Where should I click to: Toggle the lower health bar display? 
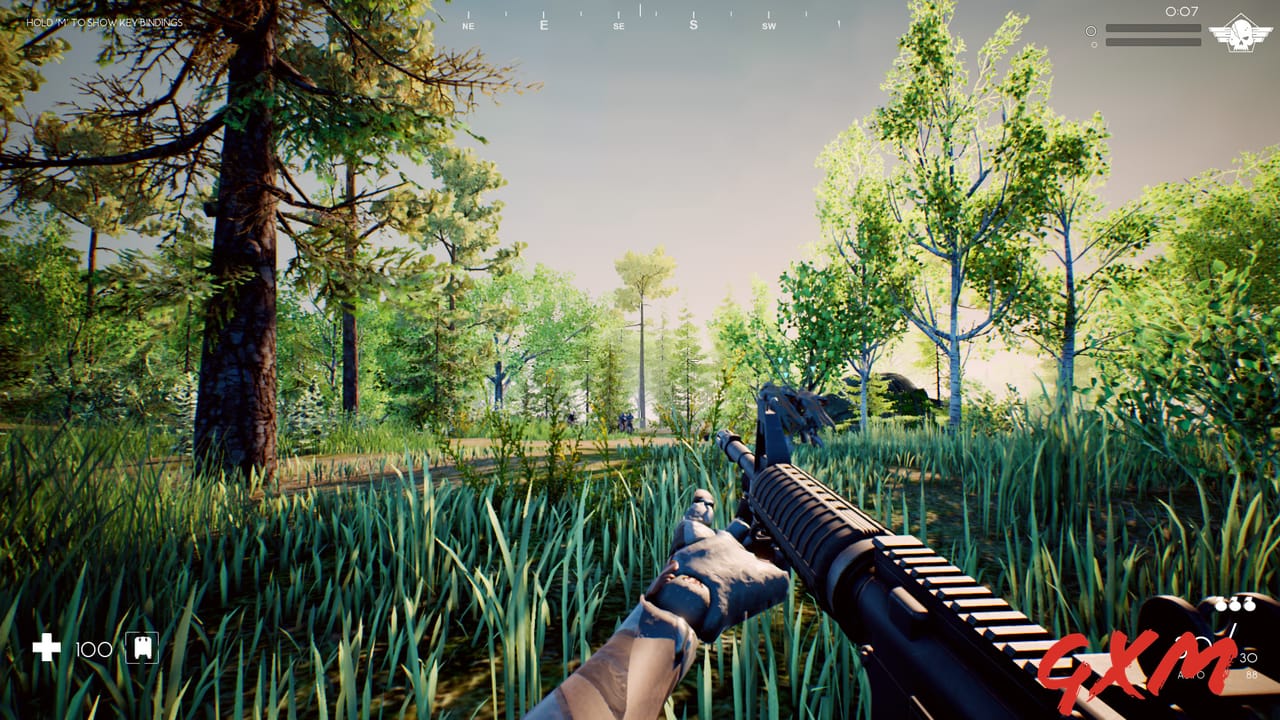coord(1153,42)
